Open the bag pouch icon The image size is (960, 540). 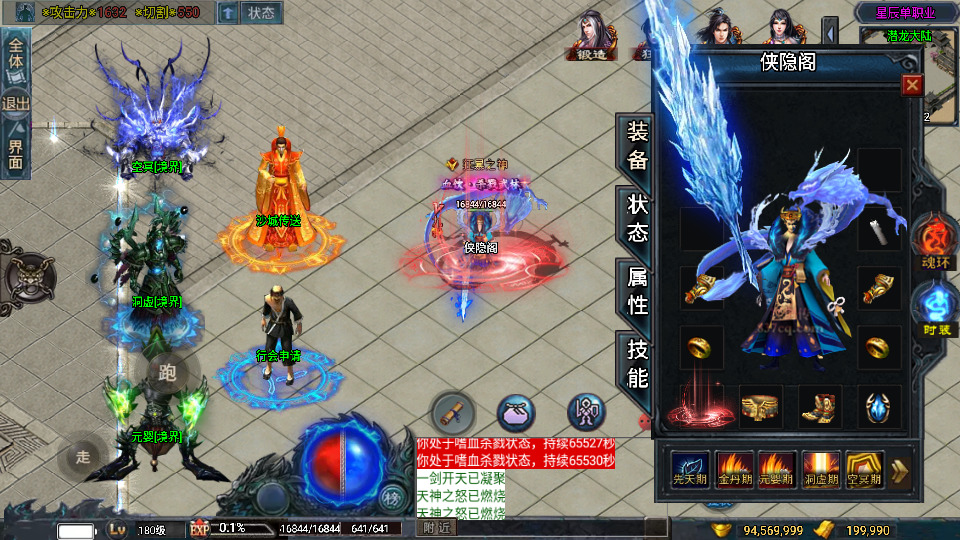tap(516, 411)
